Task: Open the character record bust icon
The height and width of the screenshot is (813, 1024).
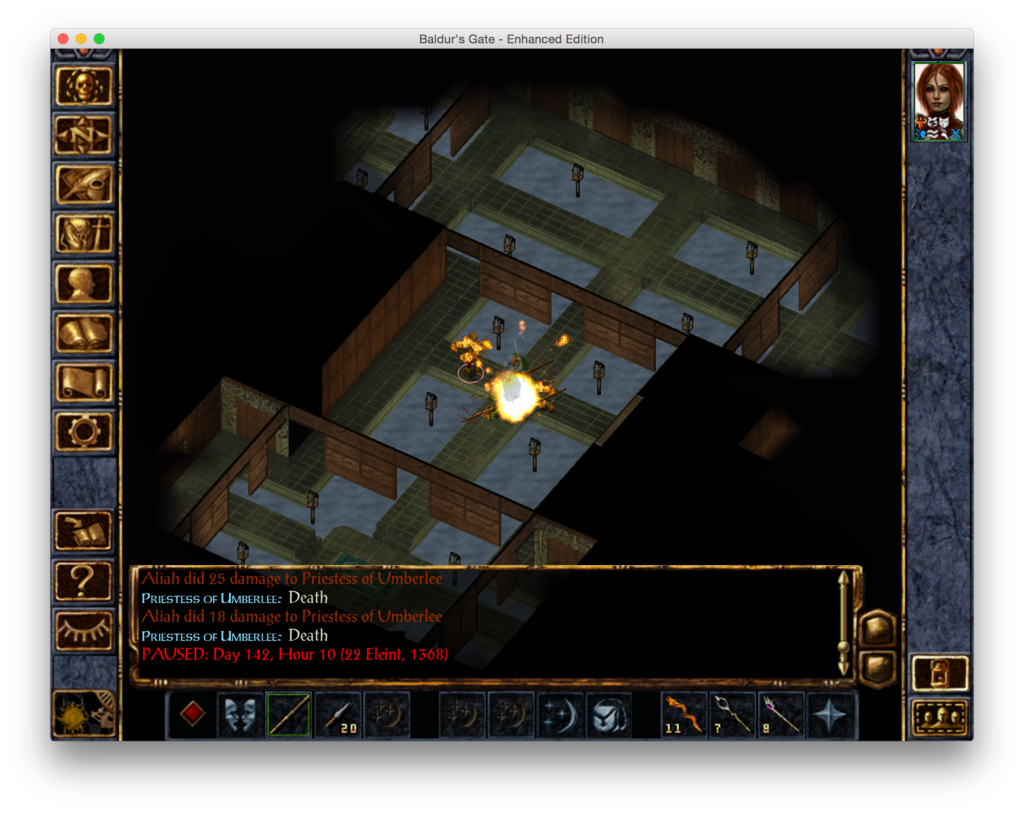Action: (x=84, y=283)
